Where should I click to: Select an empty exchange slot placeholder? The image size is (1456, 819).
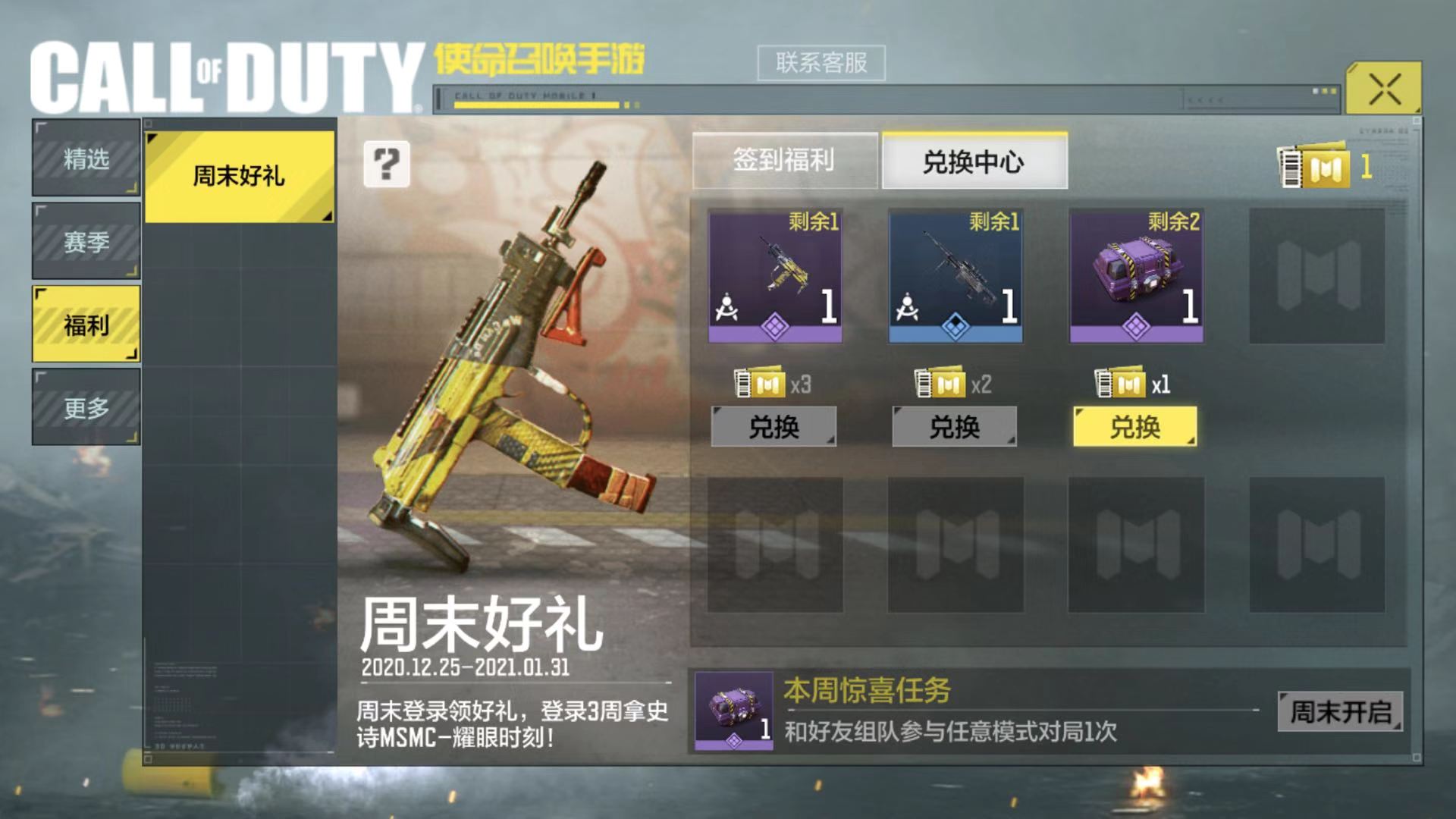[x=1316, y=276]
